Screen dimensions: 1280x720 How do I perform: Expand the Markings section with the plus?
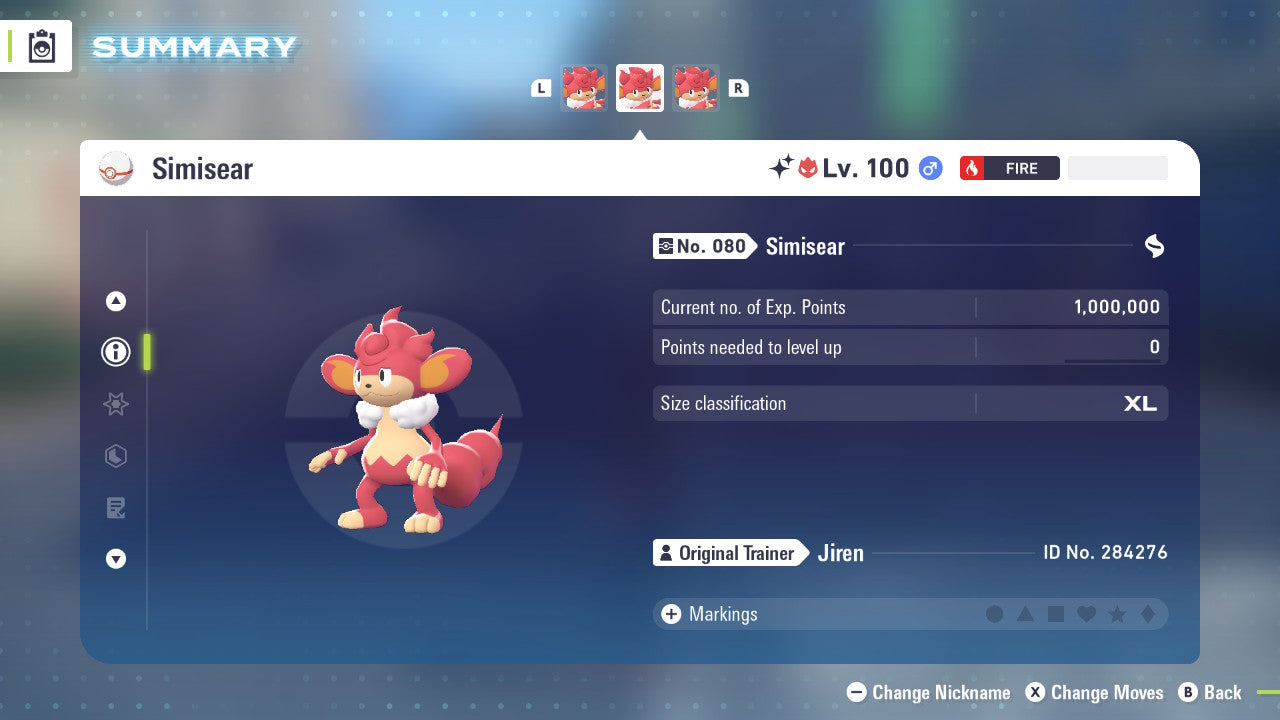pos(670,614)
